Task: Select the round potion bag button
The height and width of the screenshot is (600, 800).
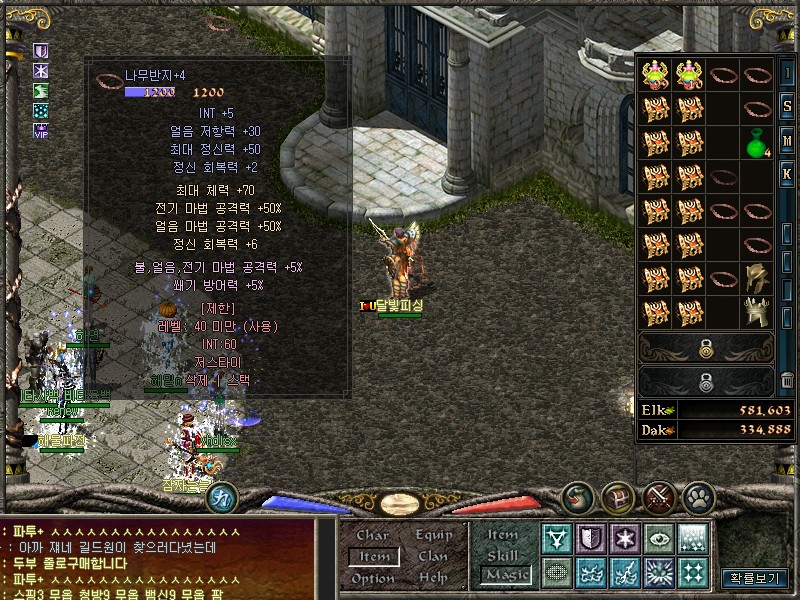Action: (x=579, y=497)
